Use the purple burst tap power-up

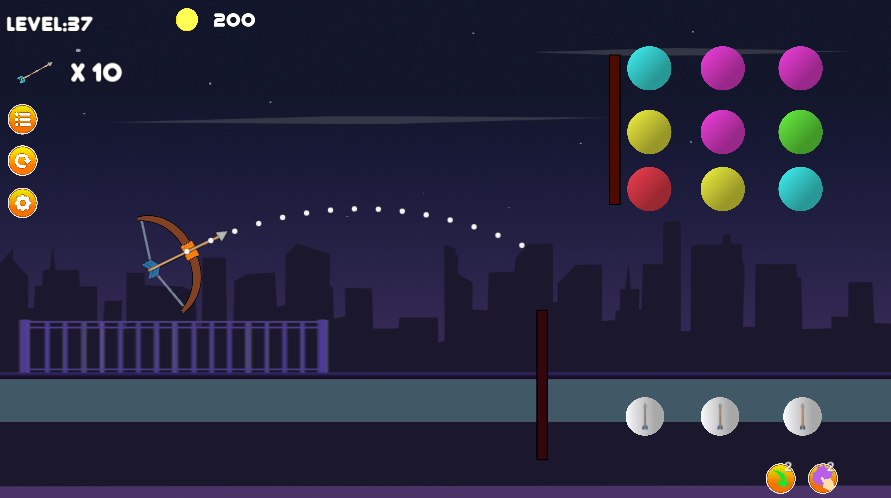coord(823,479)
